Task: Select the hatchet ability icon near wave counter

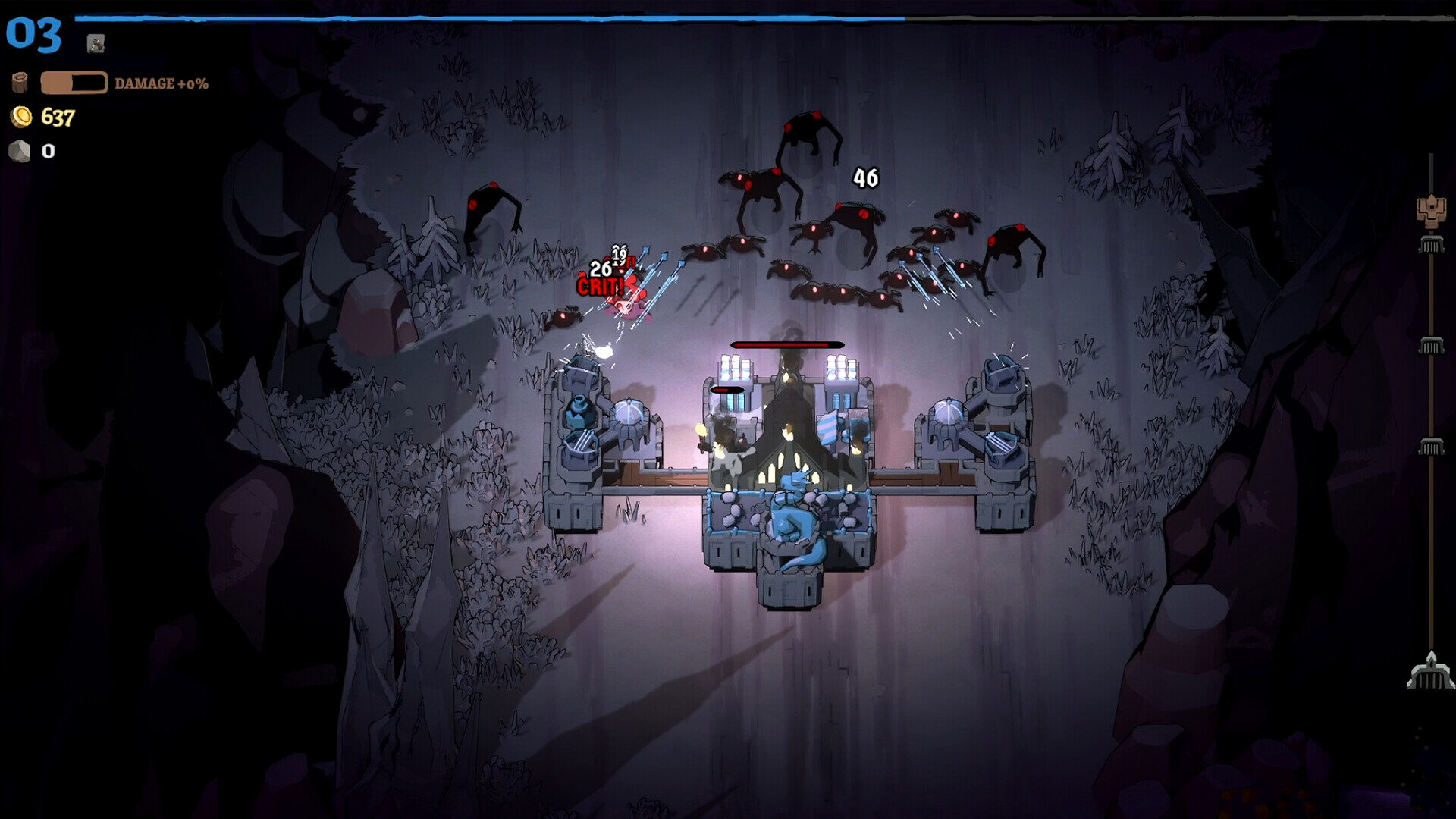Action: [96, 43]
